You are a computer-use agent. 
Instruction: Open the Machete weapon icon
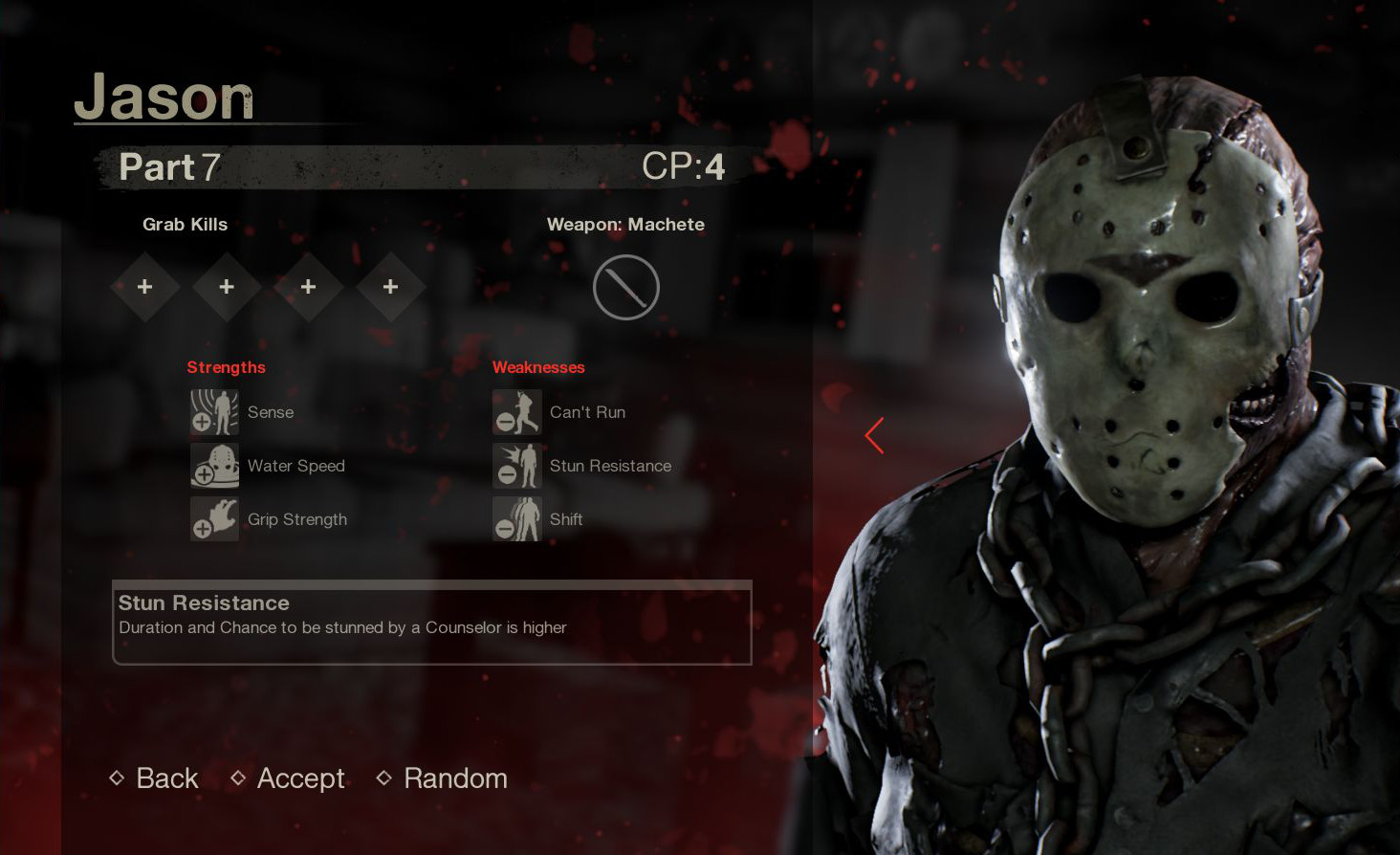[x=626, y=286]
